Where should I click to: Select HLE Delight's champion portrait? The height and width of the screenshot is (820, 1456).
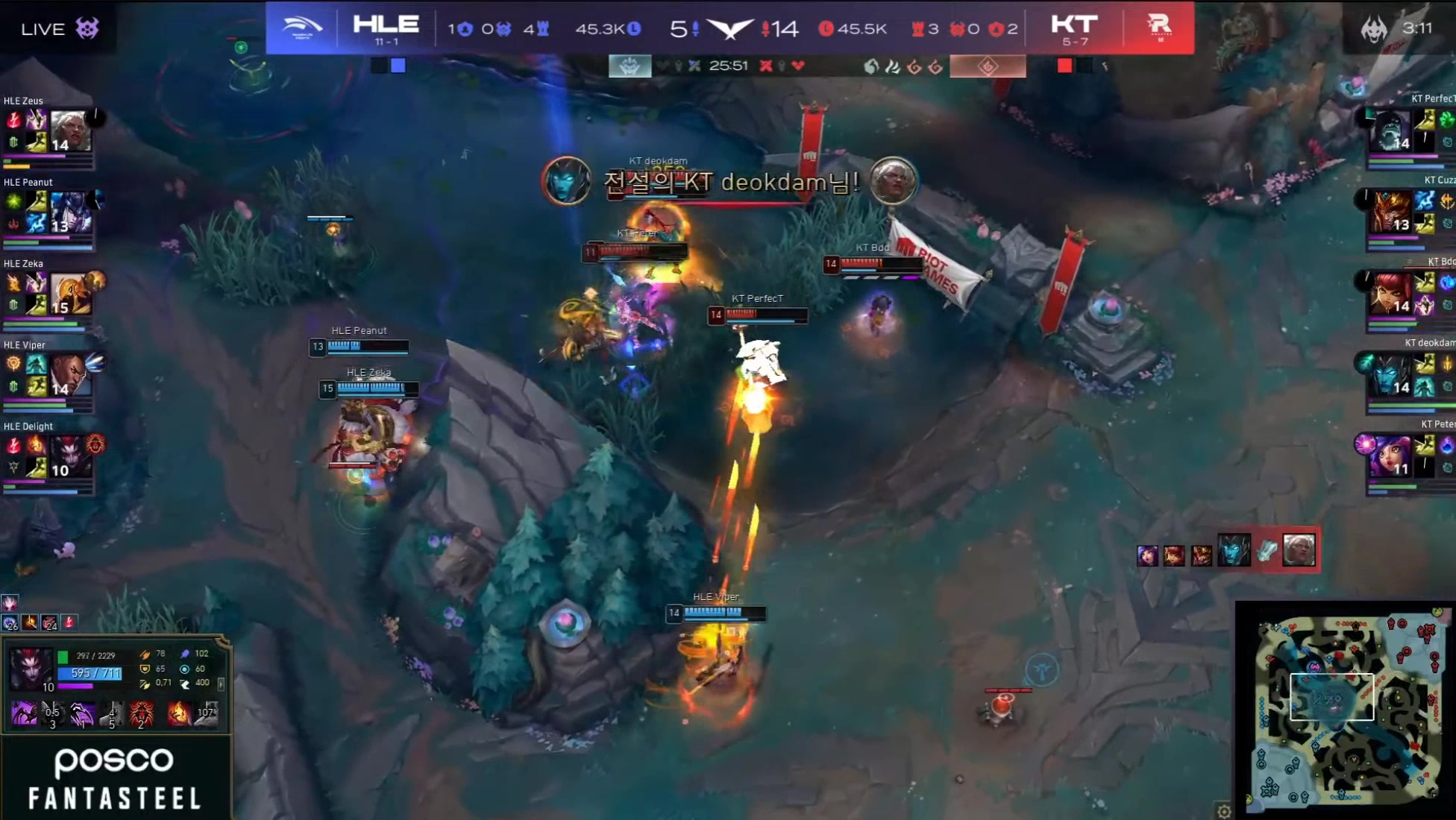[70, 456]
